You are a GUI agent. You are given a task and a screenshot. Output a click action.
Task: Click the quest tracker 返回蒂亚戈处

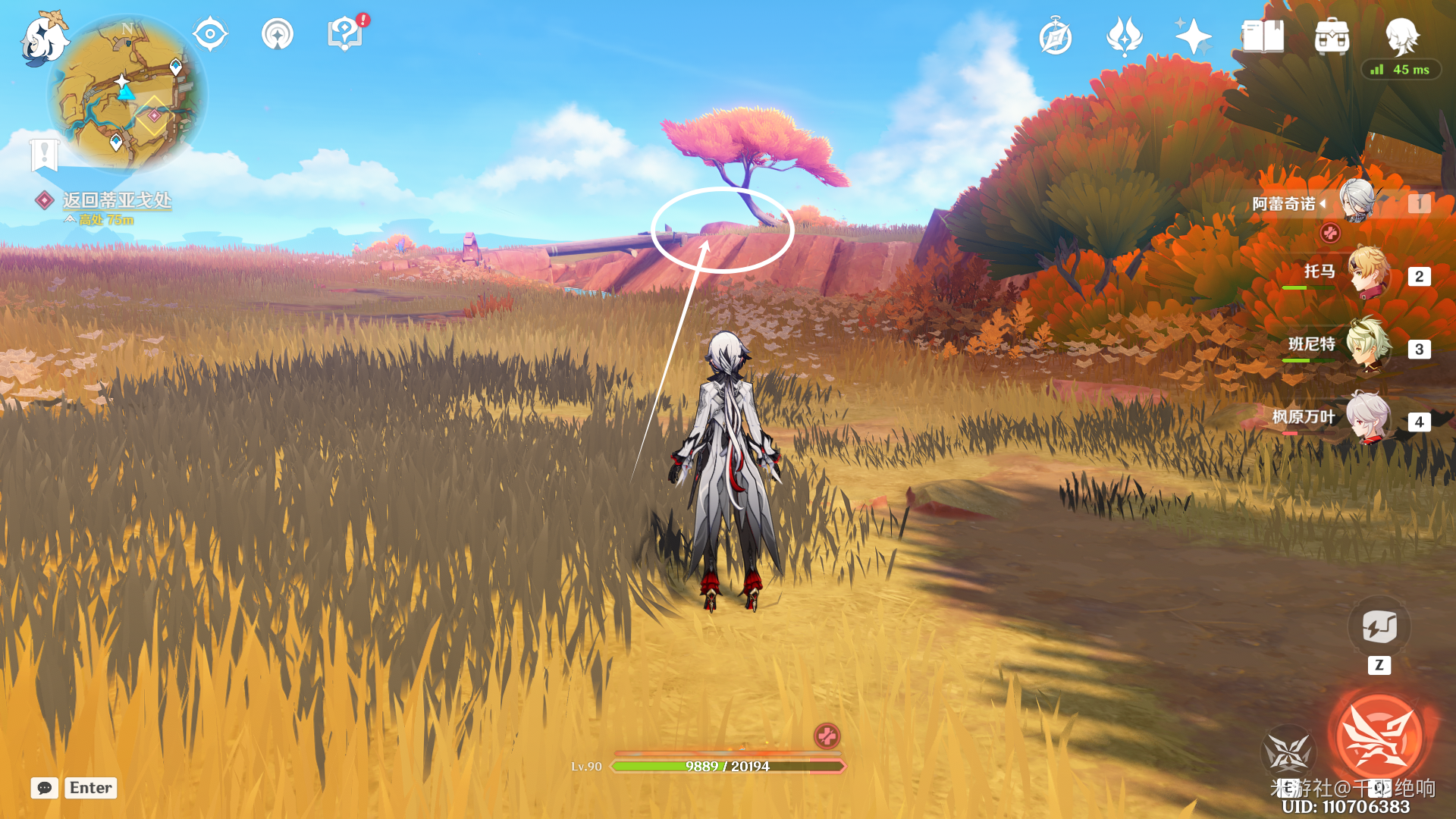(x=117, y=200)
